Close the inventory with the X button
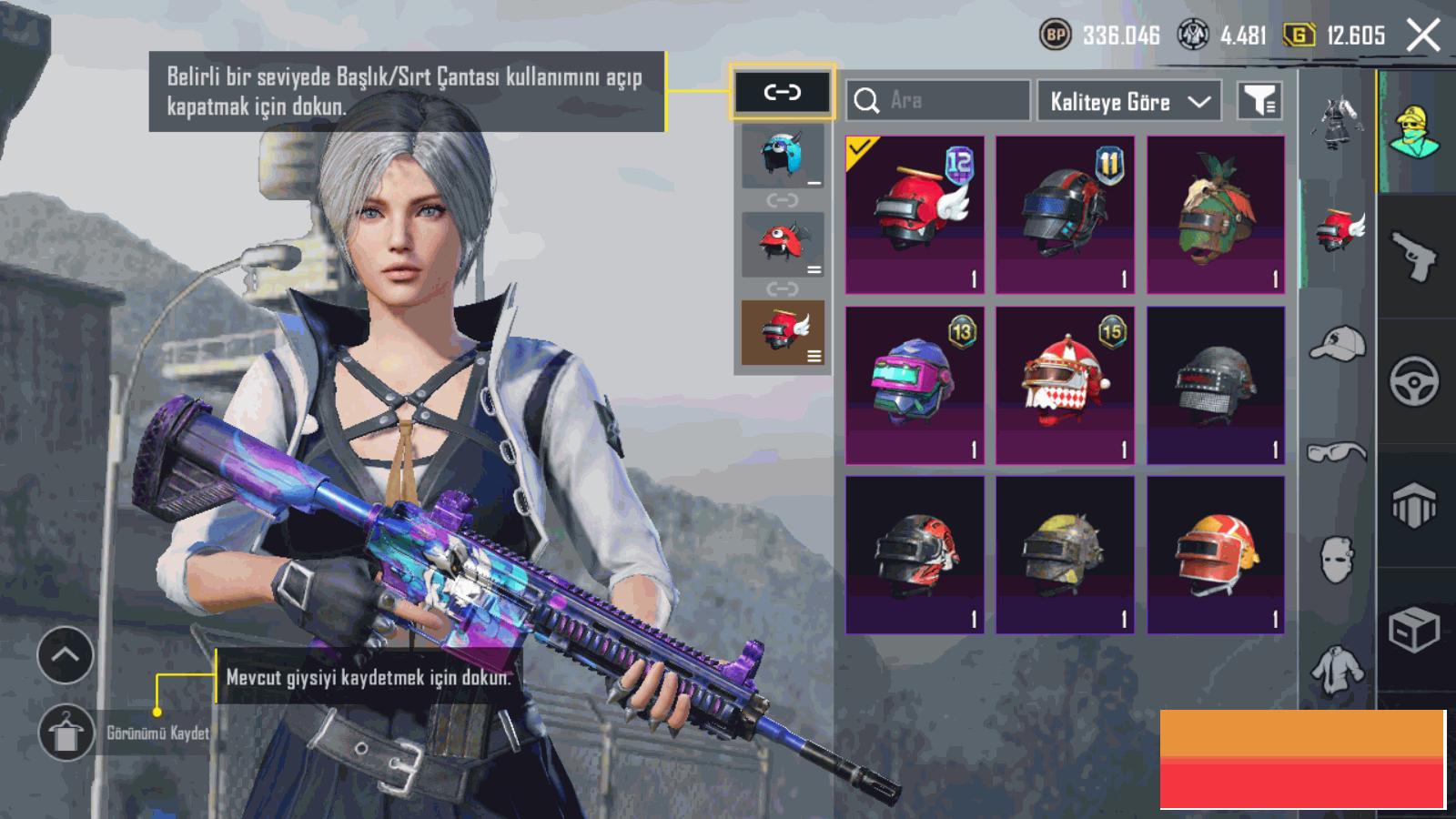Viewport: 1456px width, 819px height. [1423, 36]
